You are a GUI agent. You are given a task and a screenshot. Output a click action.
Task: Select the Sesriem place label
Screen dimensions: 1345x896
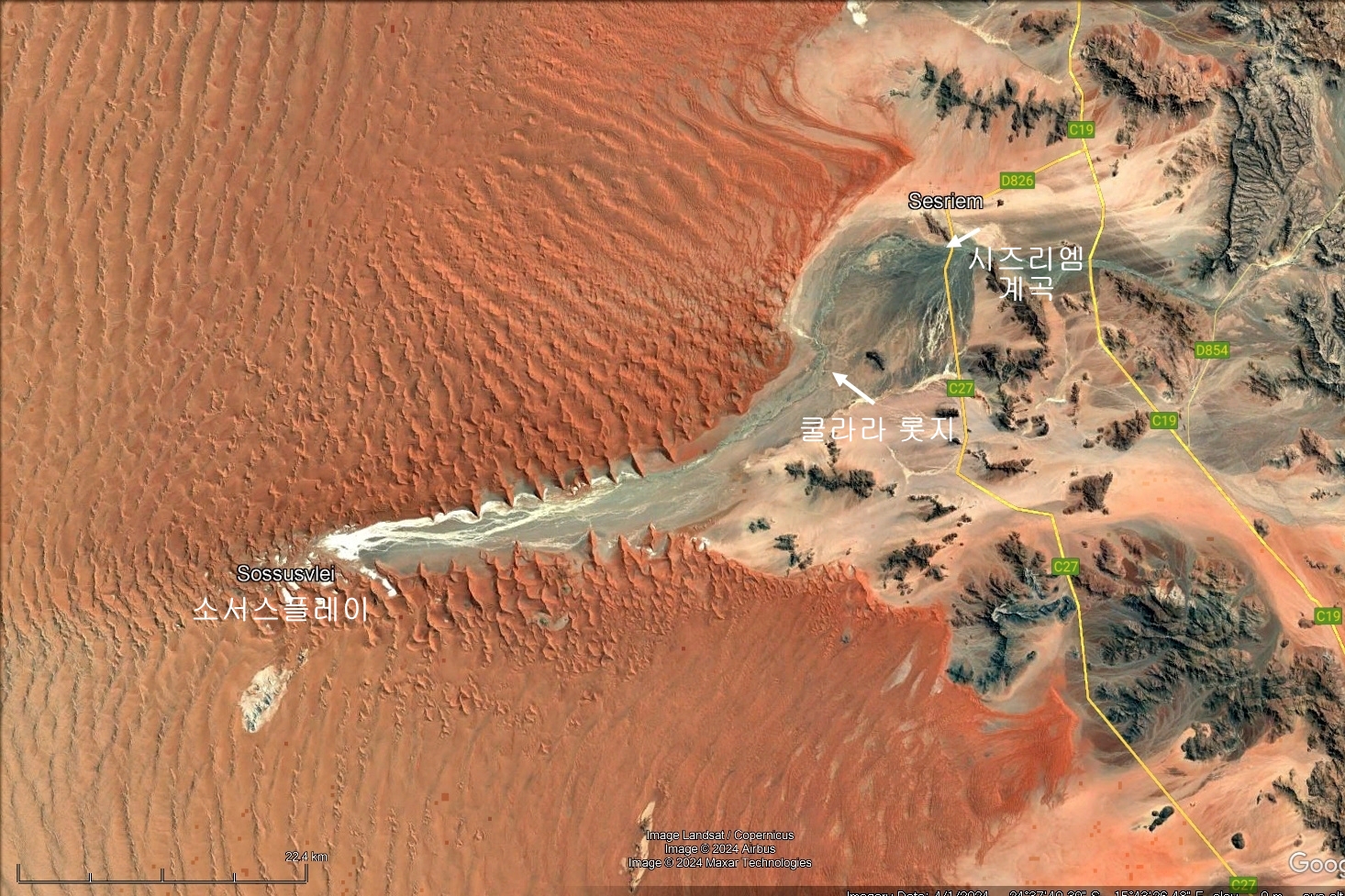[x=945, y=201]
